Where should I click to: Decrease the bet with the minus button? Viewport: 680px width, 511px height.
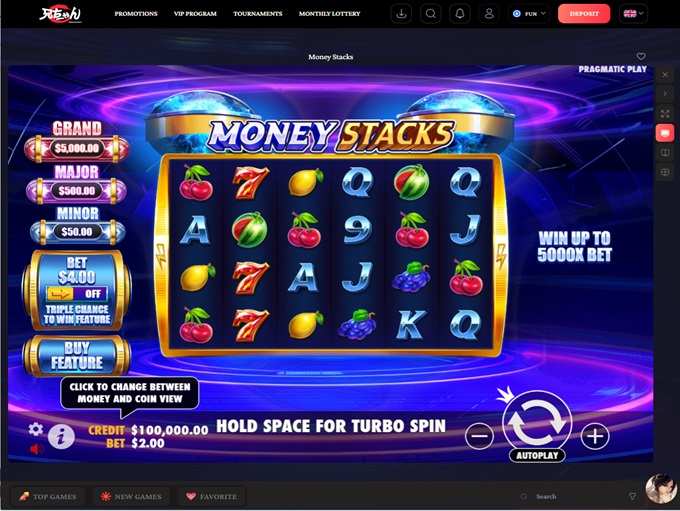click(x=480, y=436)
